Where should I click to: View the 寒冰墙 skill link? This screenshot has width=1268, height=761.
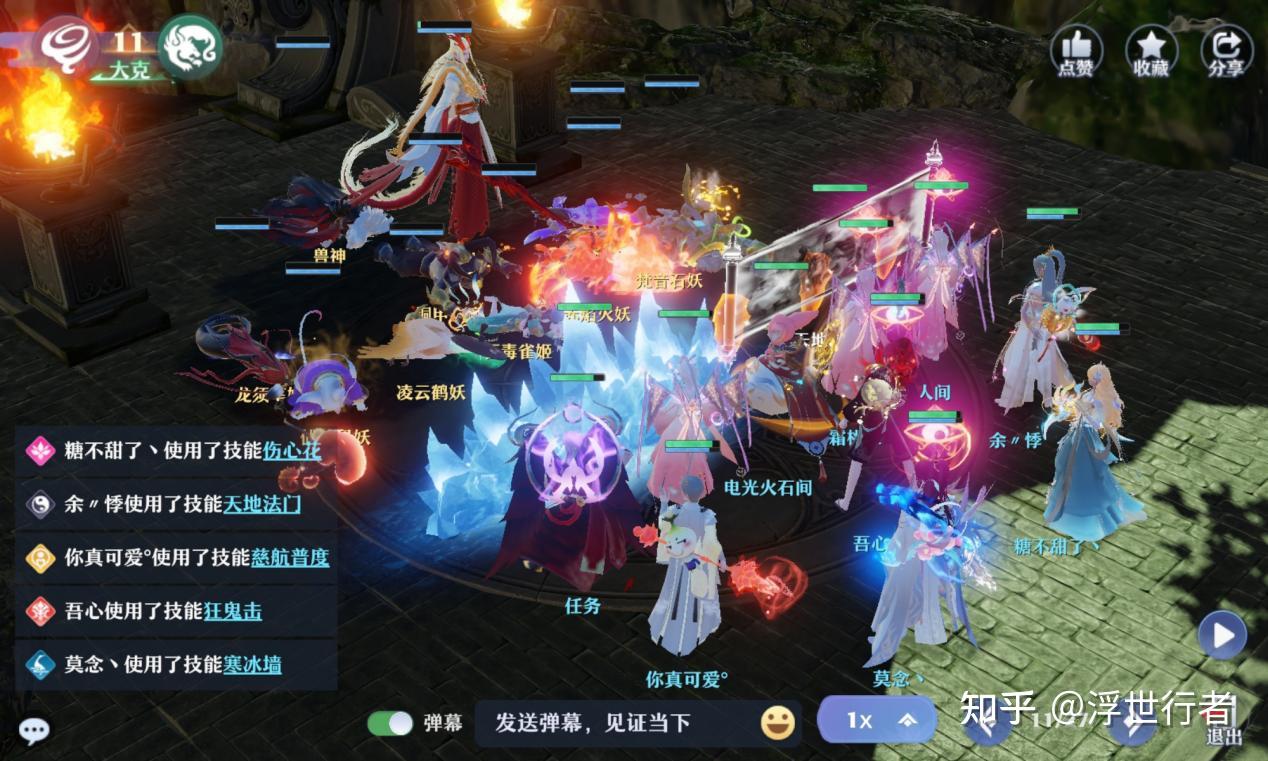coord(252,664)
